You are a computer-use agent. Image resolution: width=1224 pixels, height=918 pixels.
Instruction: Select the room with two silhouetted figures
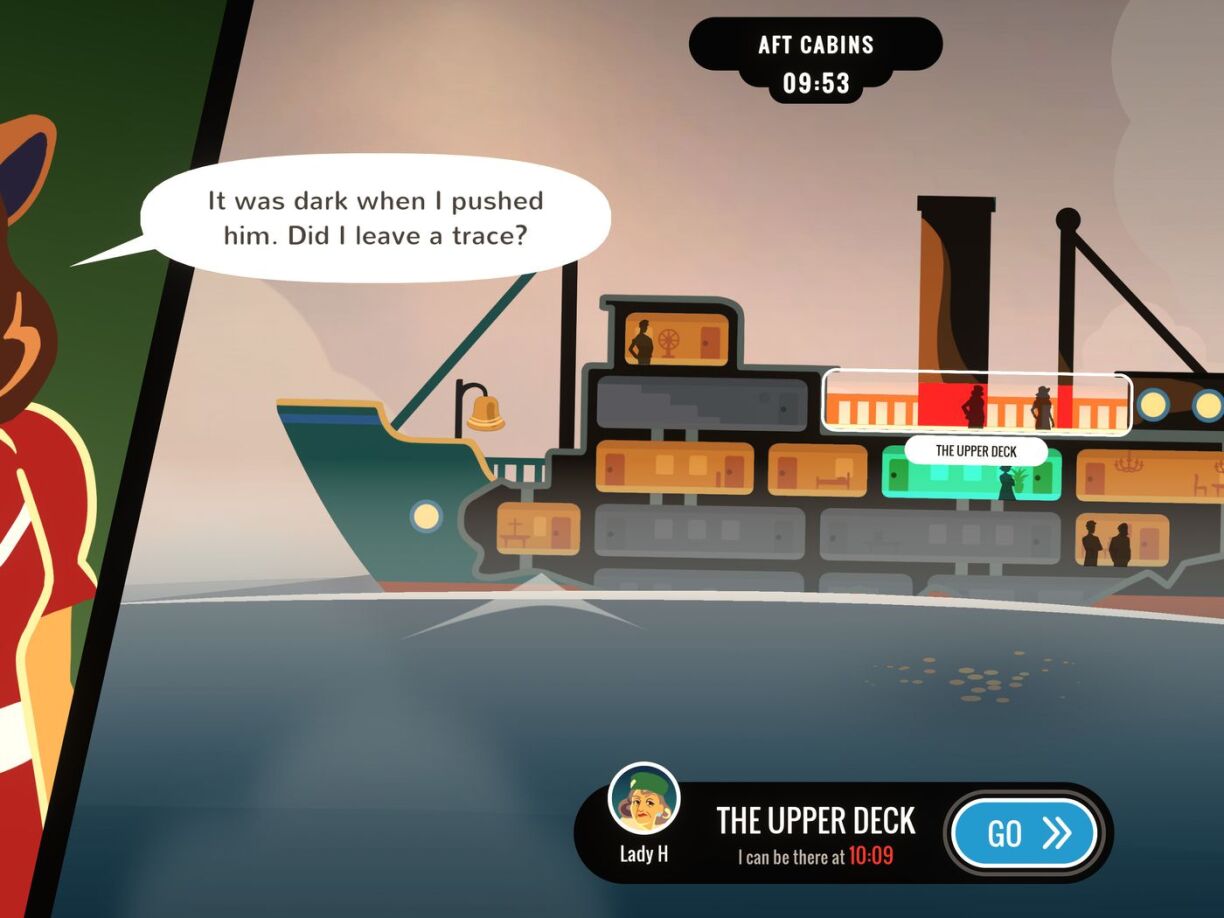1121,541
